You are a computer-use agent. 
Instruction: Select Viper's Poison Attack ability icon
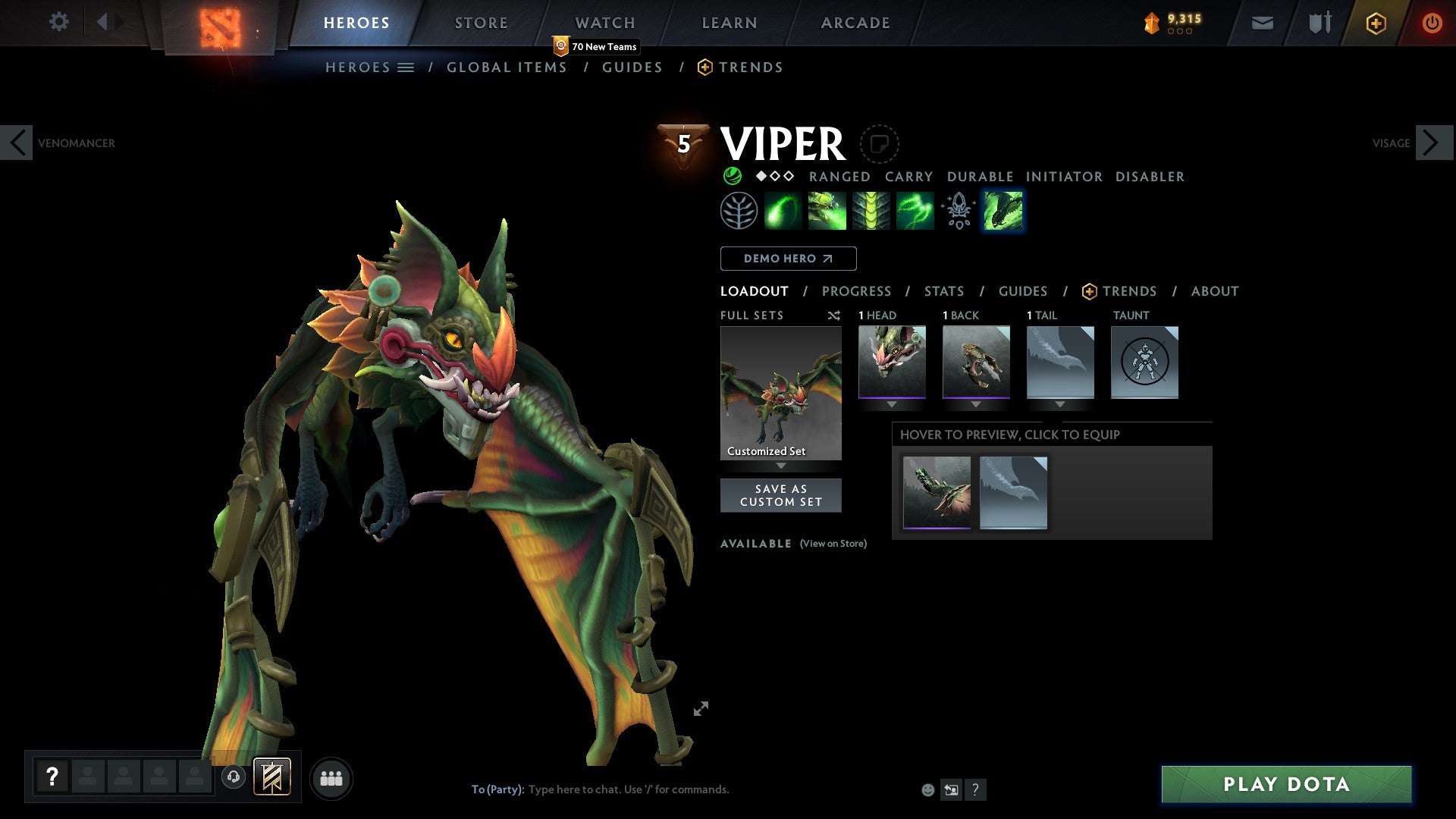click(x=783, y=211)
